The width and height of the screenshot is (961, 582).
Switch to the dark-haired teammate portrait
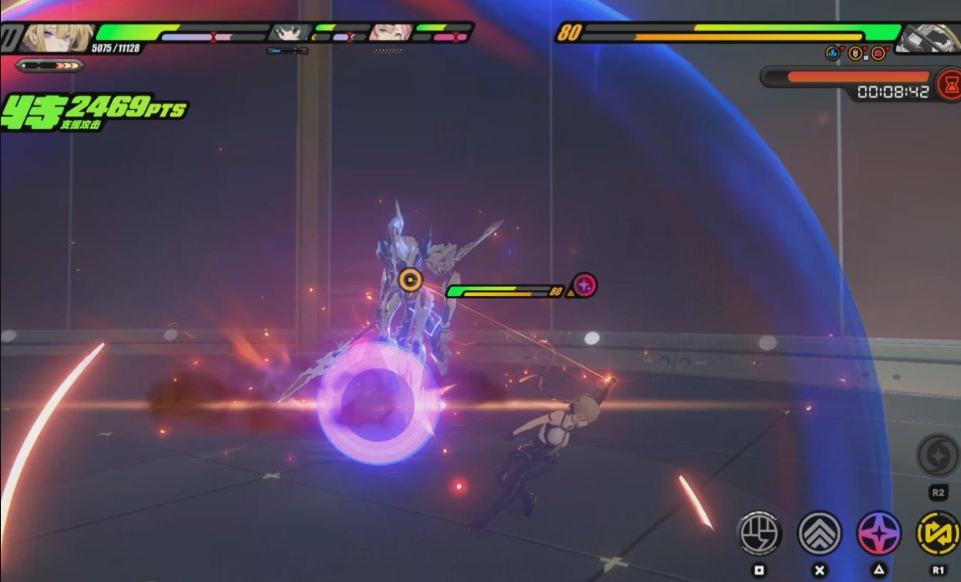pyautogui.click(x=290, y=33)
